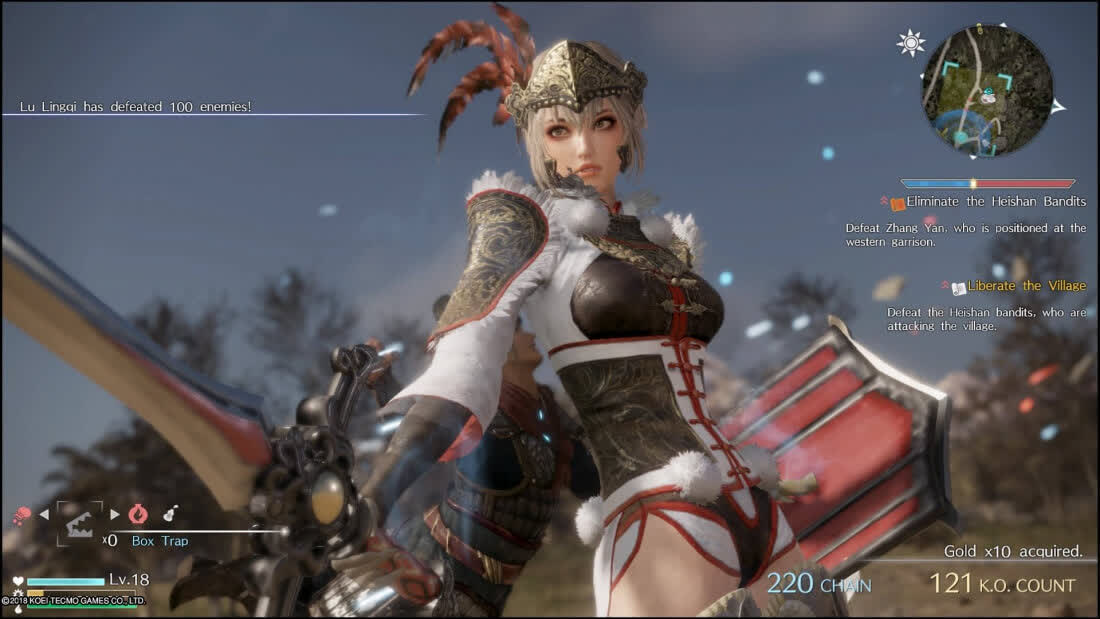Open the circular minimap
Viewport: 1100px width, 619px height.
tap(986, 91)
